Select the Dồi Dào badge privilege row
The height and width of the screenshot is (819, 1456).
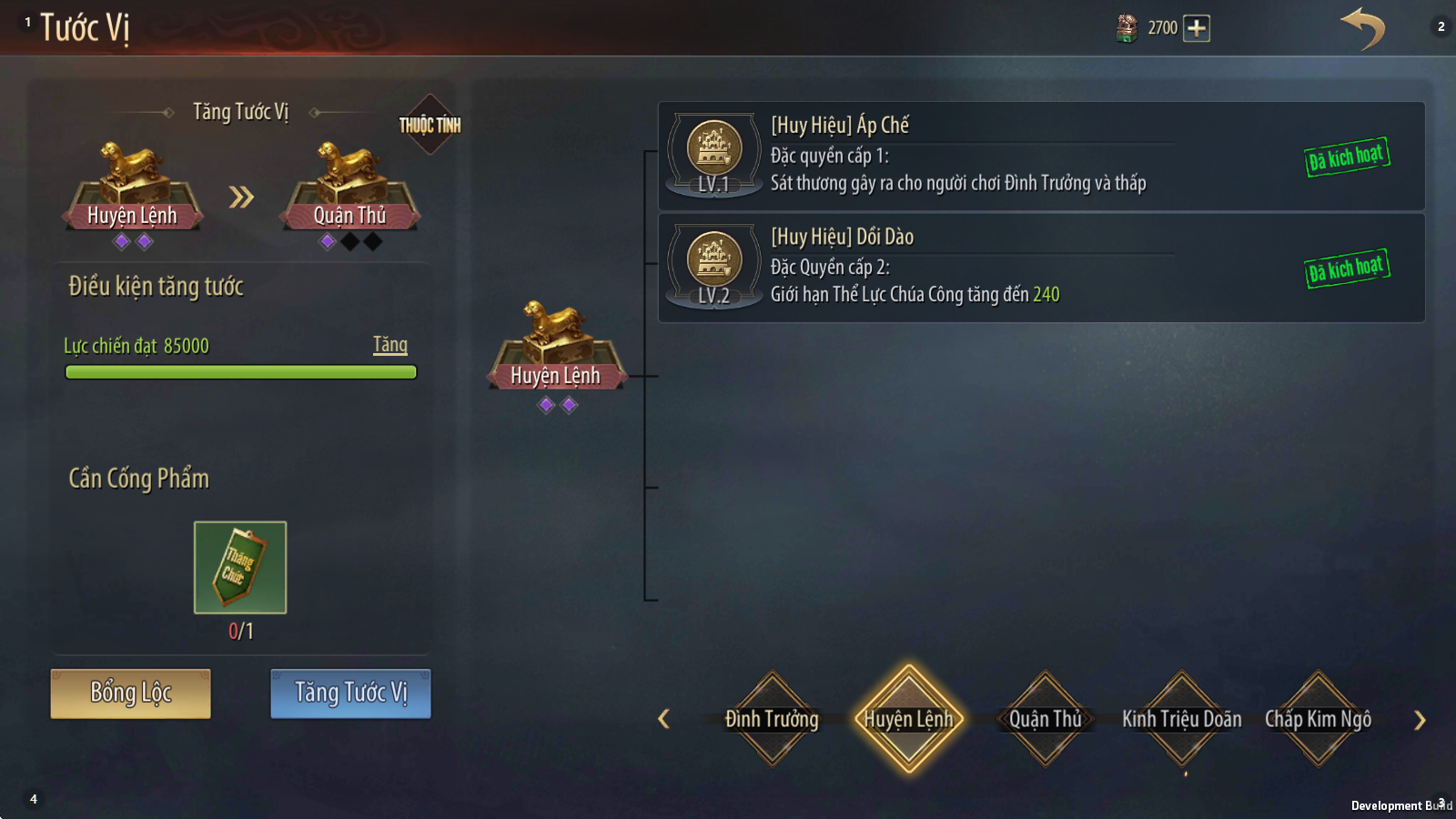(1041, 268)
